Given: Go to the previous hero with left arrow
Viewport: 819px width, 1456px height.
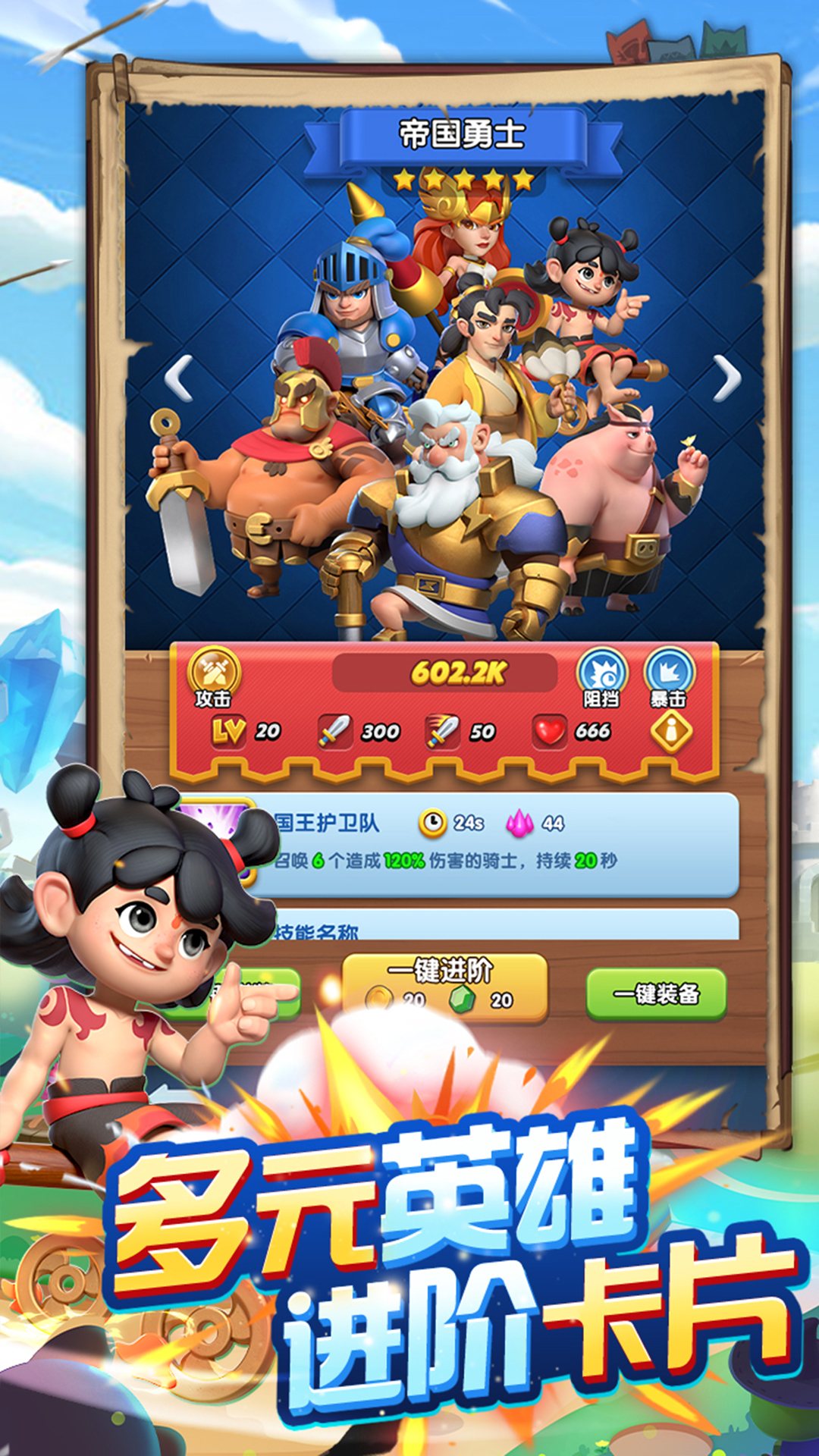Looking at the screenshot, I should [x=180, y=378].
